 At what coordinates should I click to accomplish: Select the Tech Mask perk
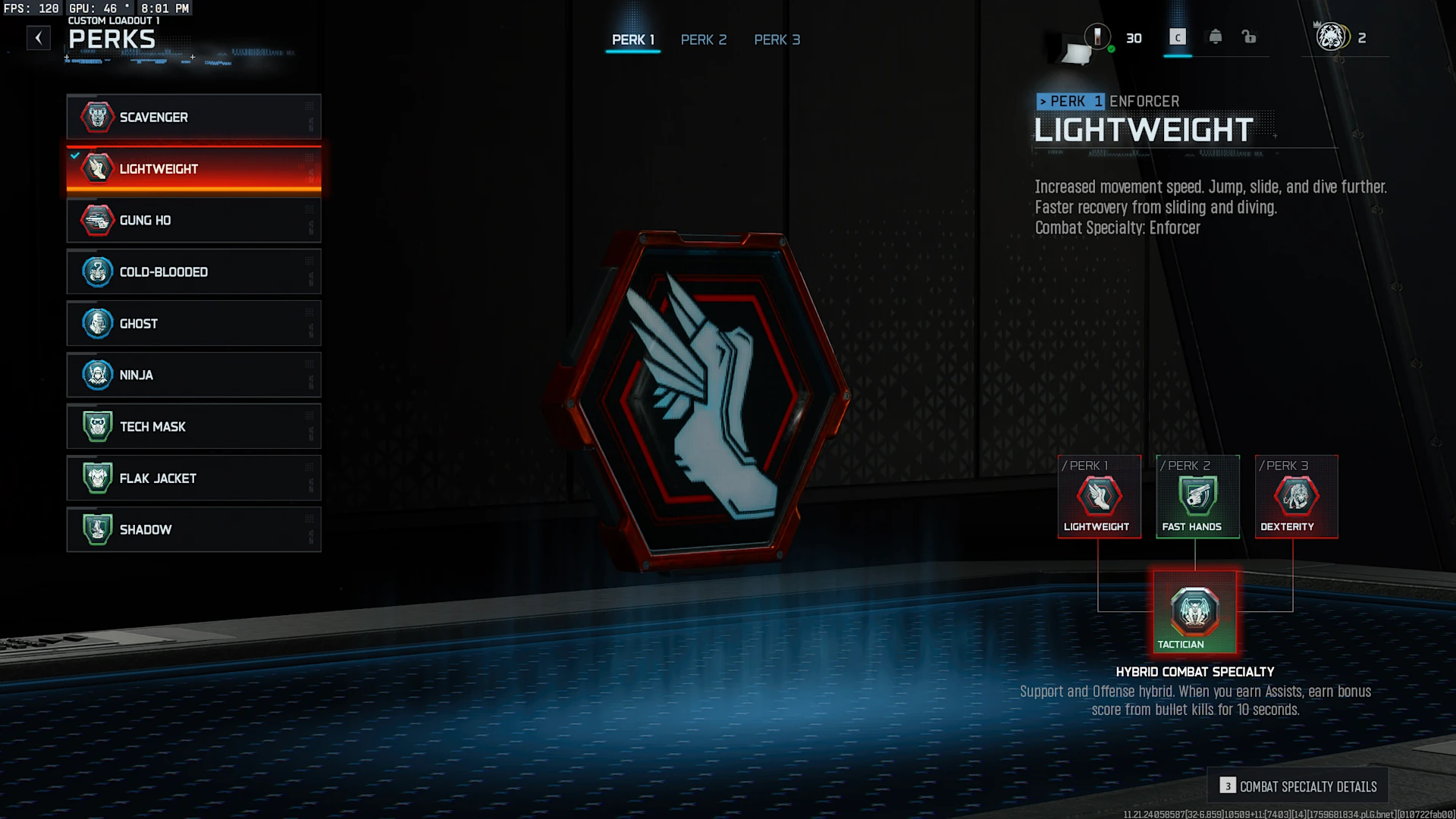tap(193, 426)
